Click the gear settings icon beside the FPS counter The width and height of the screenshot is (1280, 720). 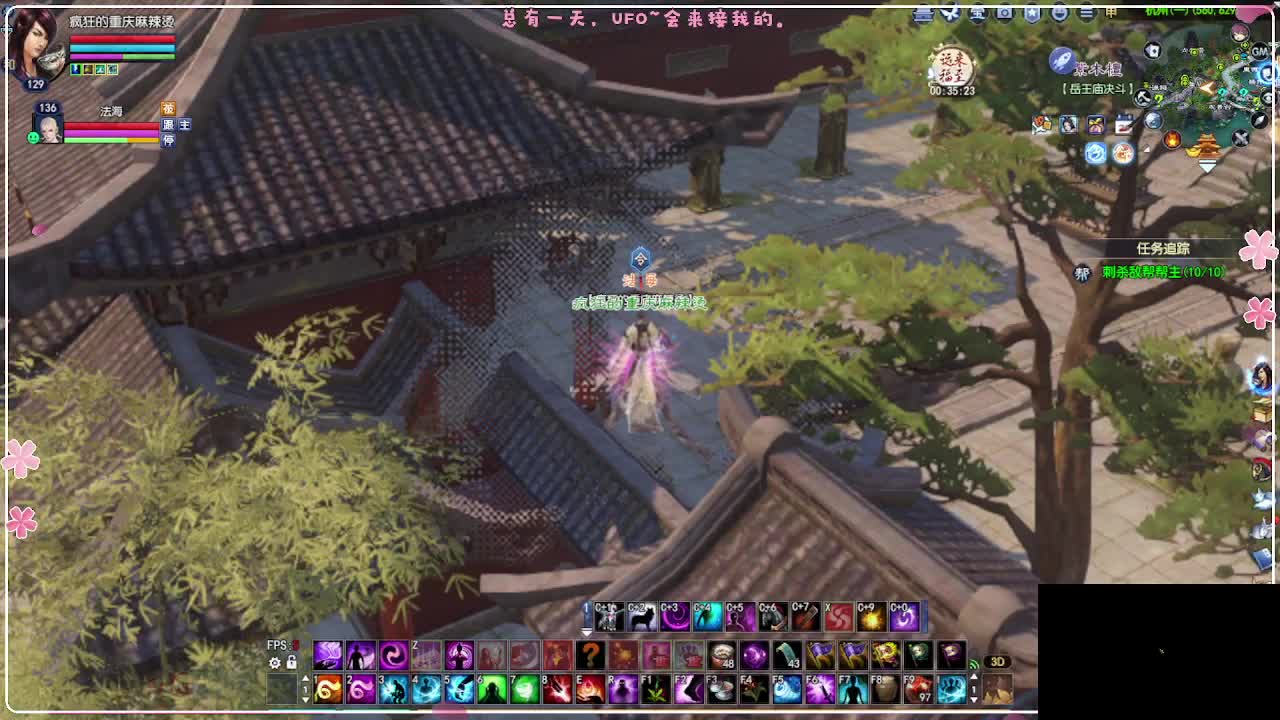pos(273,661)
